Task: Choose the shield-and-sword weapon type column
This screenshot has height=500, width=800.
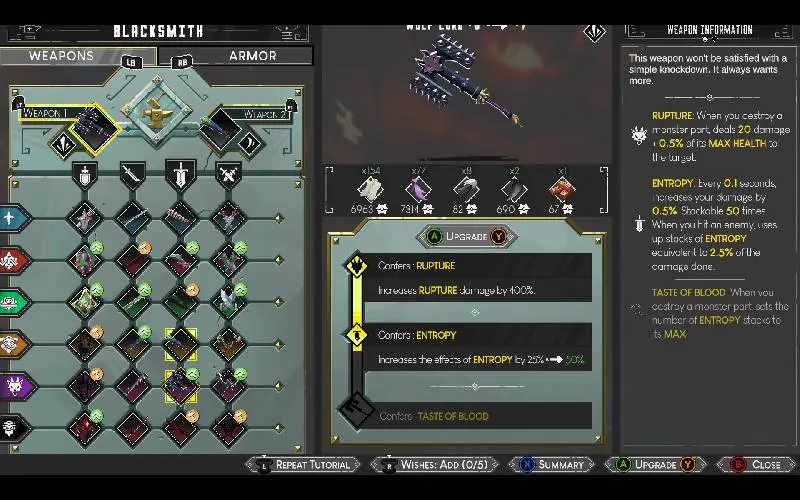Action: pos(85,176)
